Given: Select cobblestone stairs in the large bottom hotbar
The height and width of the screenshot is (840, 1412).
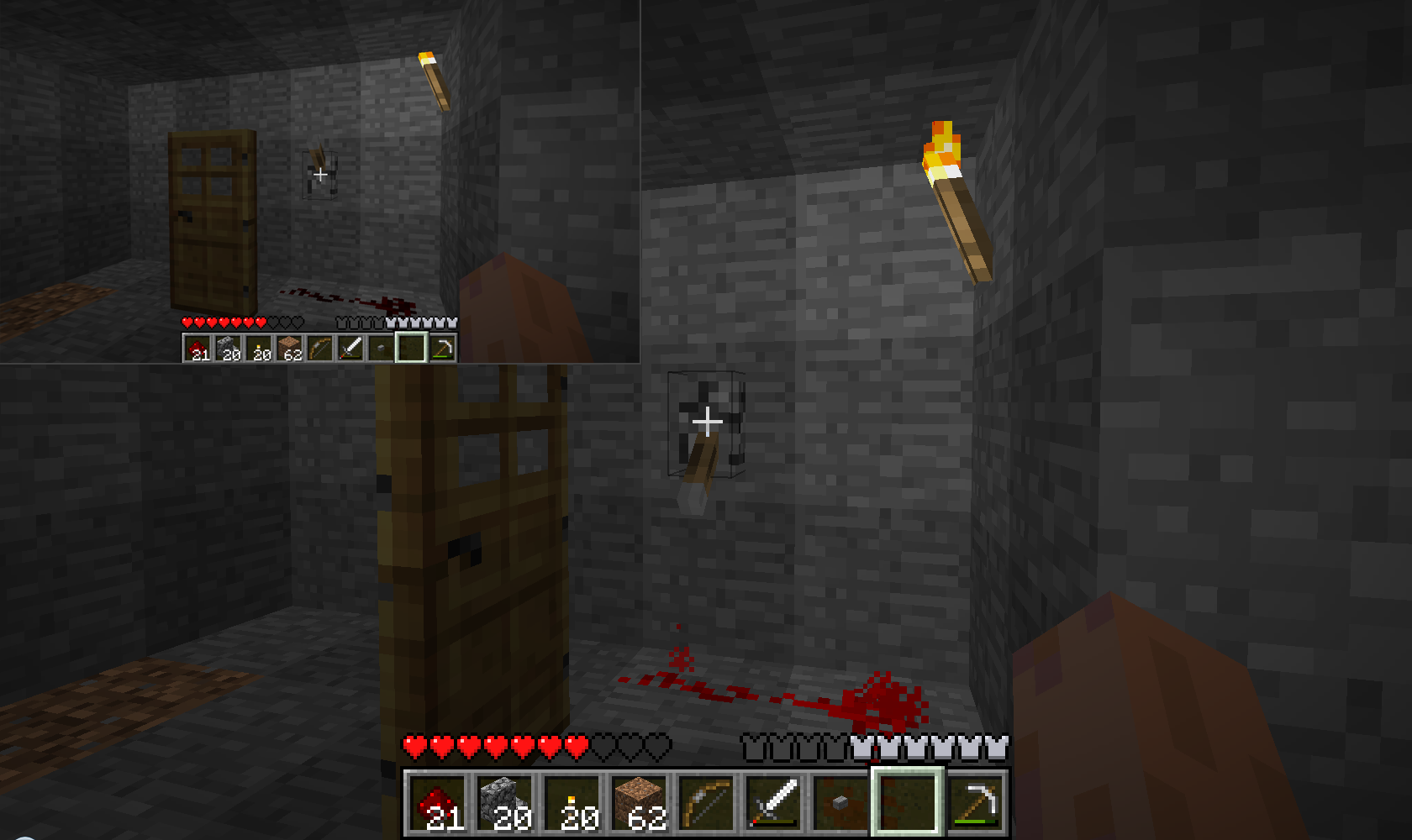Looking at the screenshot, I should pos(505,802).
